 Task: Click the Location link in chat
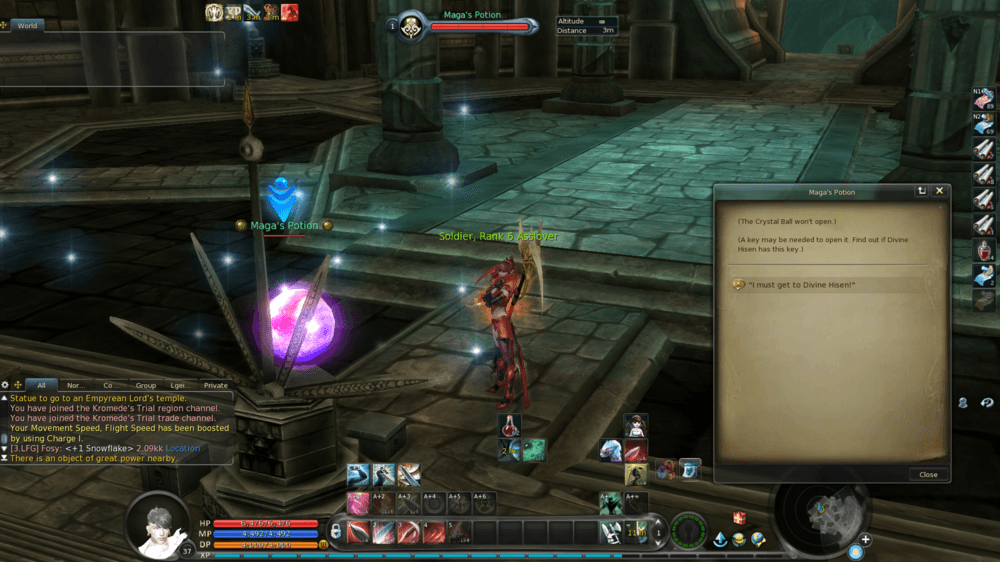pos(183,448)
